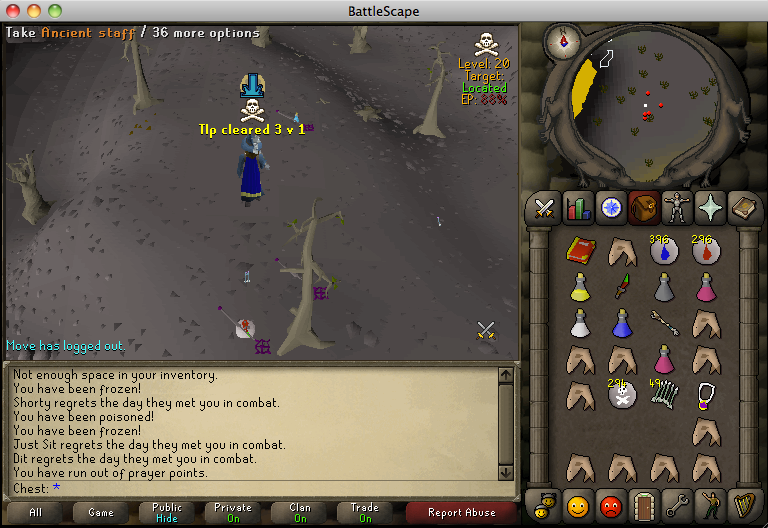Open the worn equipment tab
Screen dimensions: 768x528
click(x=678, y=208)
